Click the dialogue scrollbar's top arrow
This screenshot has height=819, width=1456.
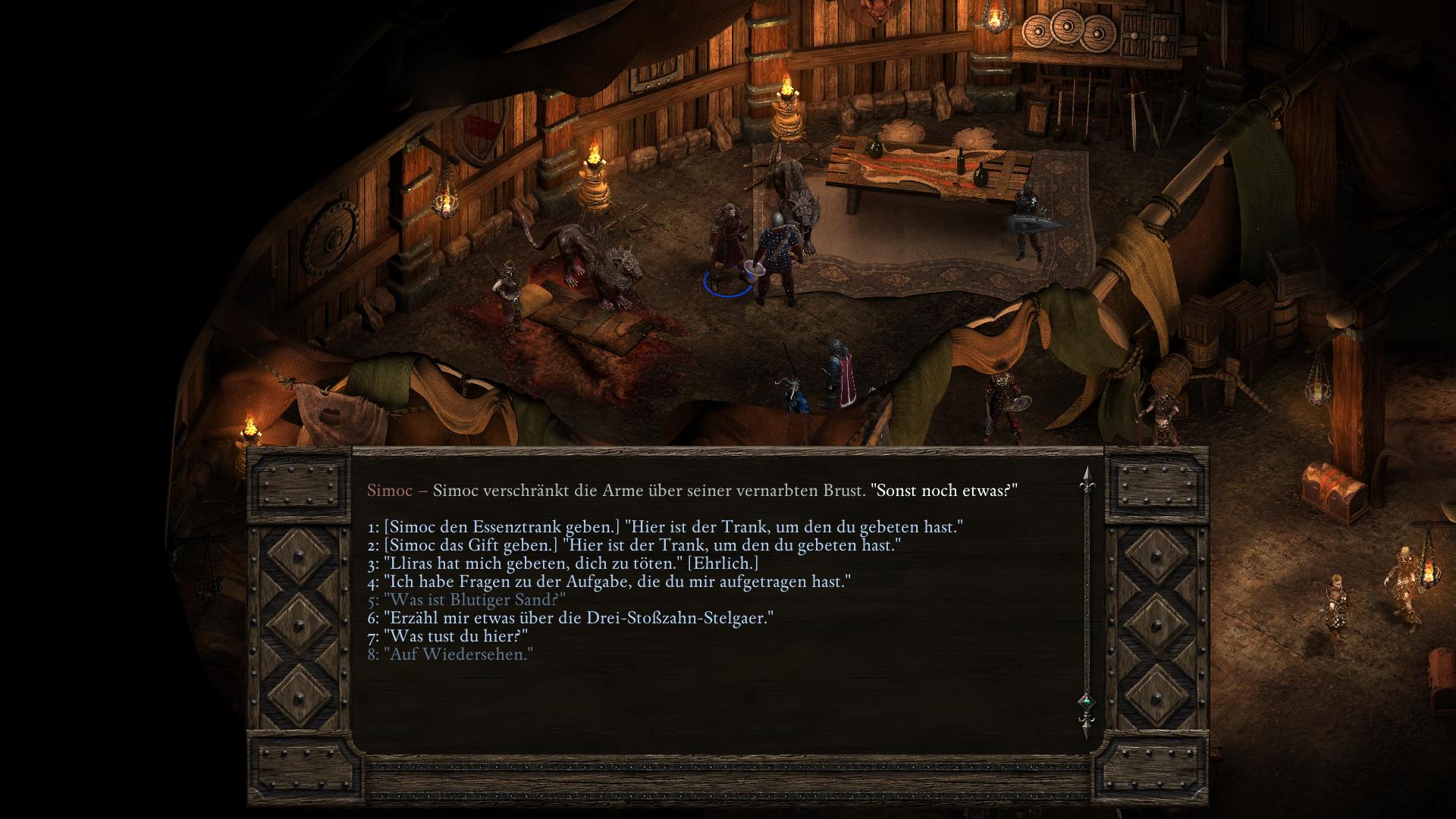[x=1086, y=476]
